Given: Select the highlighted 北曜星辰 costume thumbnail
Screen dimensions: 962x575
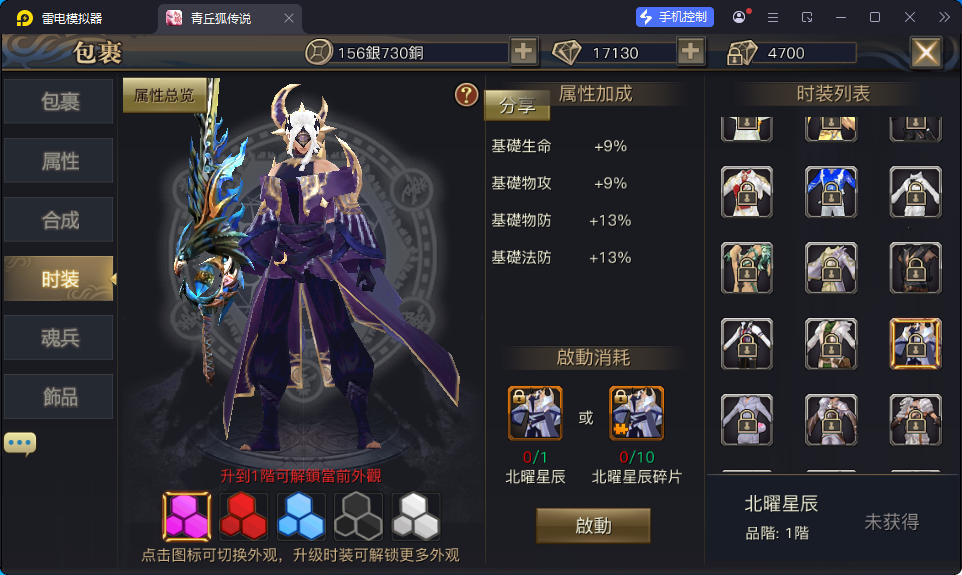Looking at the screenshot, I should [915, 344].
